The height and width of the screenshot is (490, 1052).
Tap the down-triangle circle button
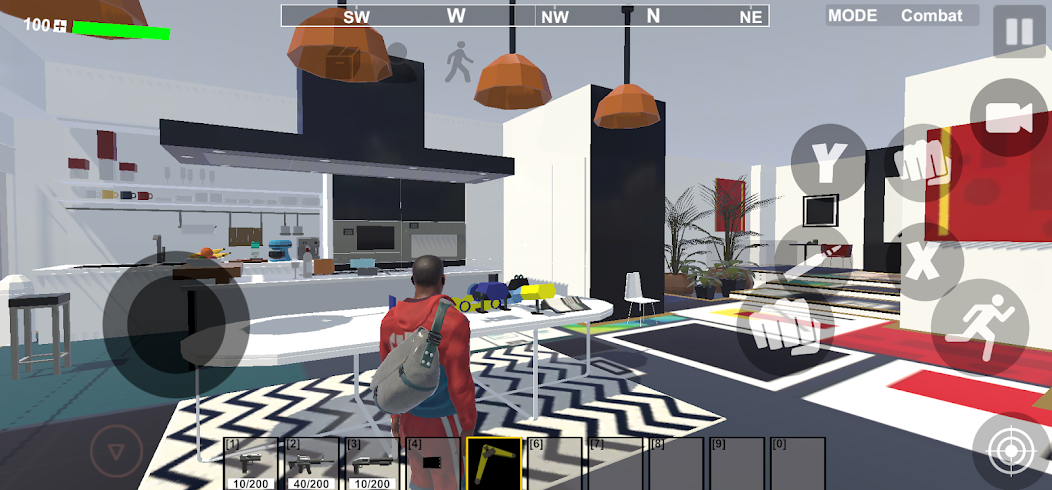point(117,452)
